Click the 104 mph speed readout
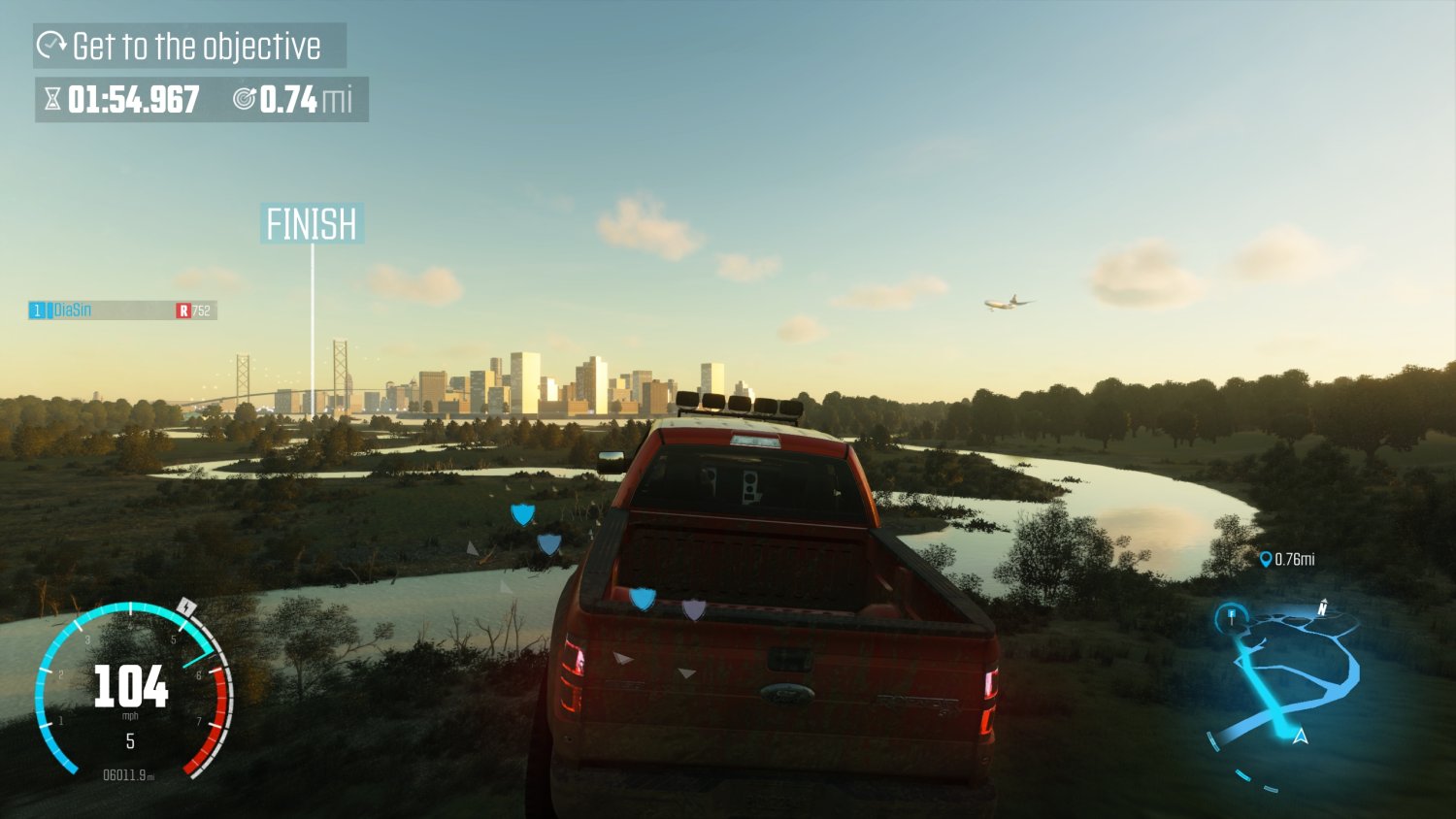This screenshot has height=819, width=1456. pos(131,686)
